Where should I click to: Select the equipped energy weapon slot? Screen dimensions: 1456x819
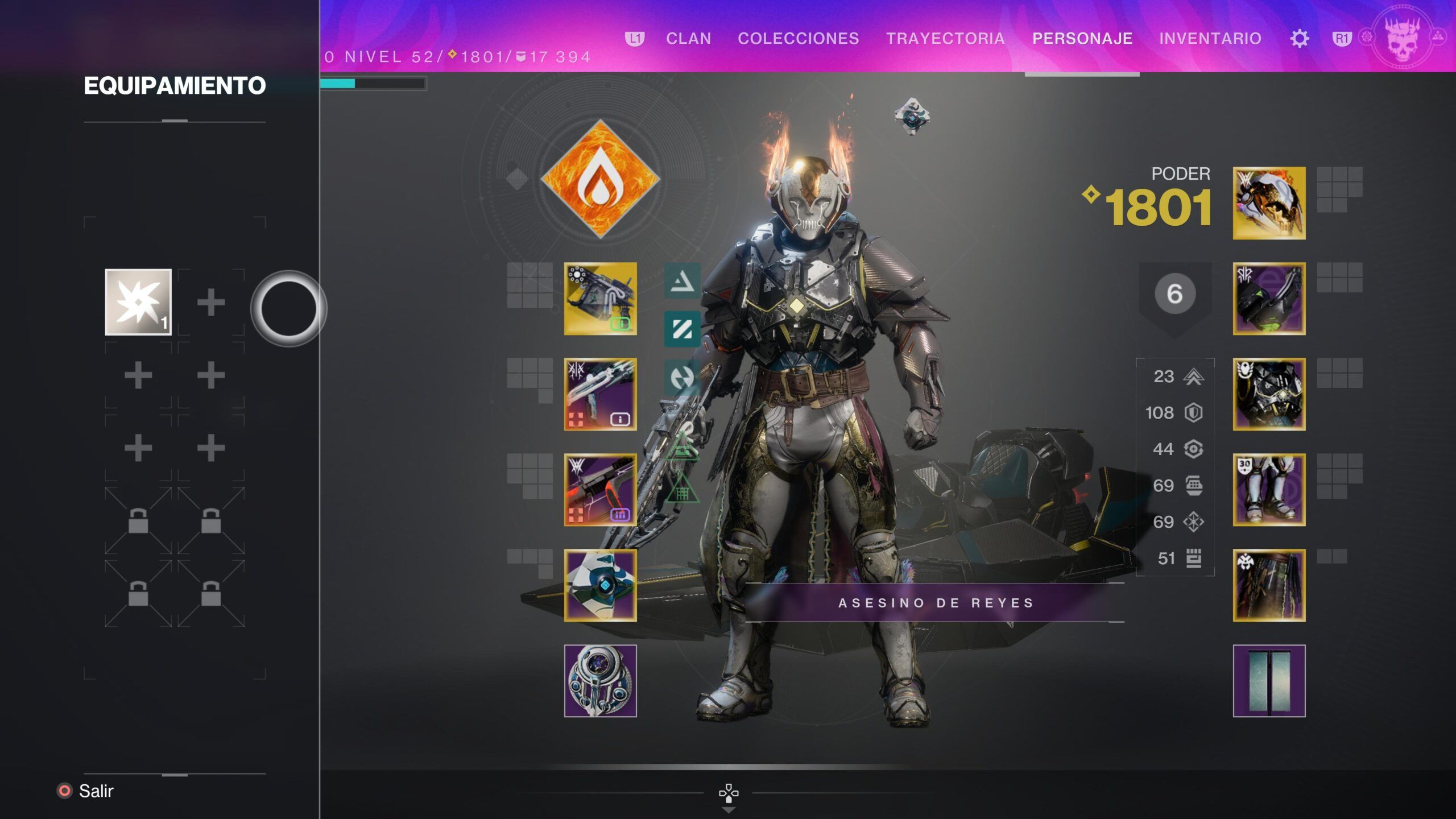tap(600, 394)
